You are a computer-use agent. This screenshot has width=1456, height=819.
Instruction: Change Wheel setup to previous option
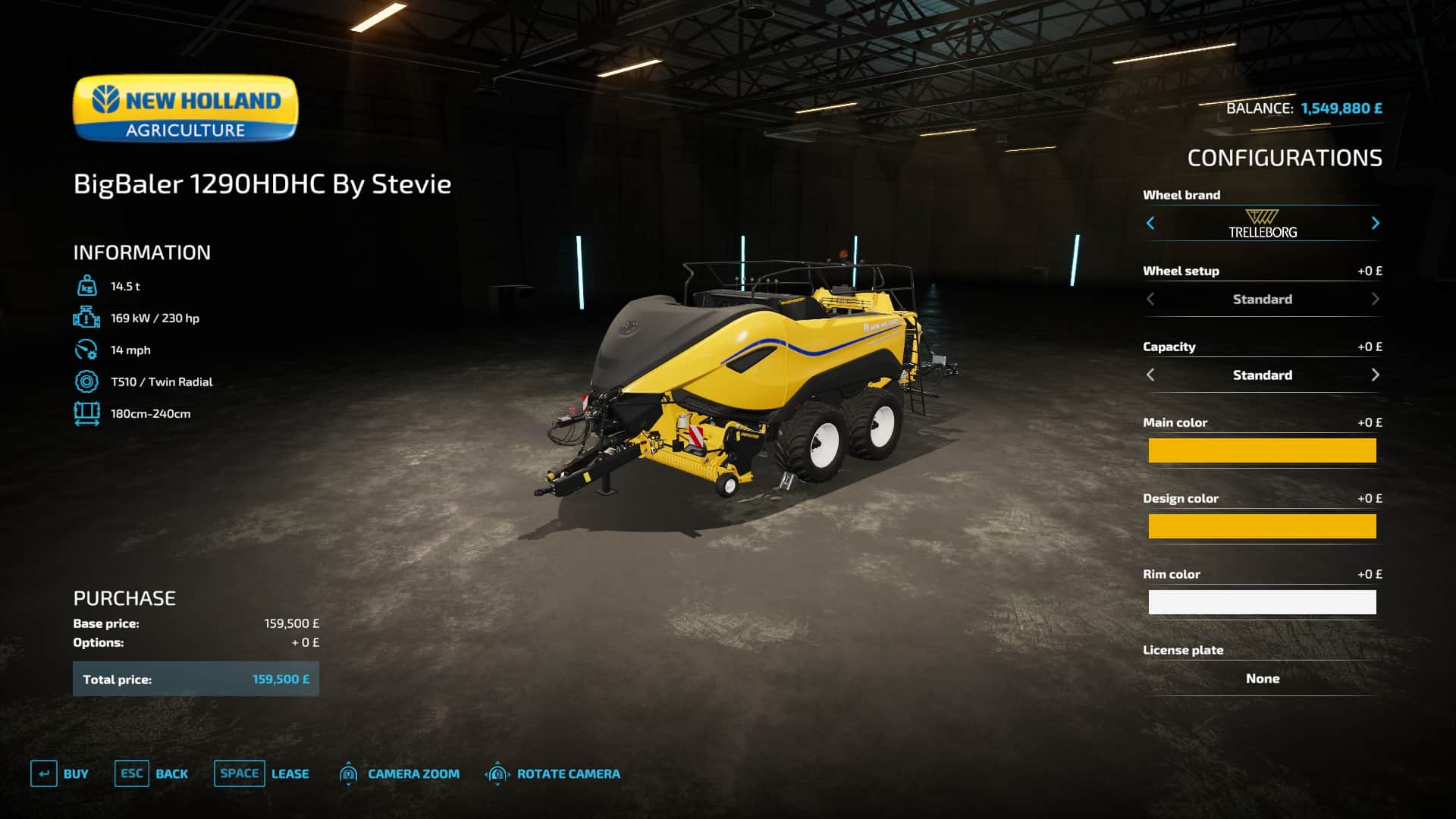pos(1150,299)
